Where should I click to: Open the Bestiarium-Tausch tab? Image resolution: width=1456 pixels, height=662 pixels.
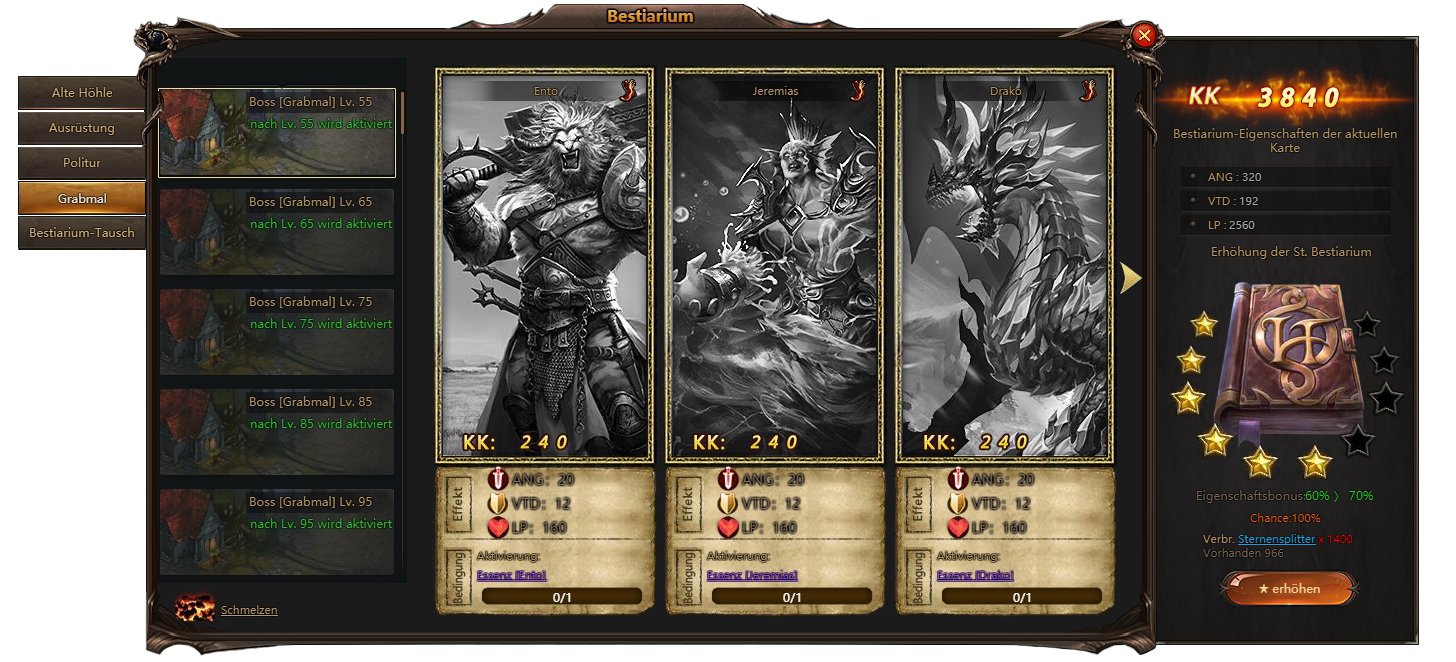pyautogui.click(x=82, y=233)
